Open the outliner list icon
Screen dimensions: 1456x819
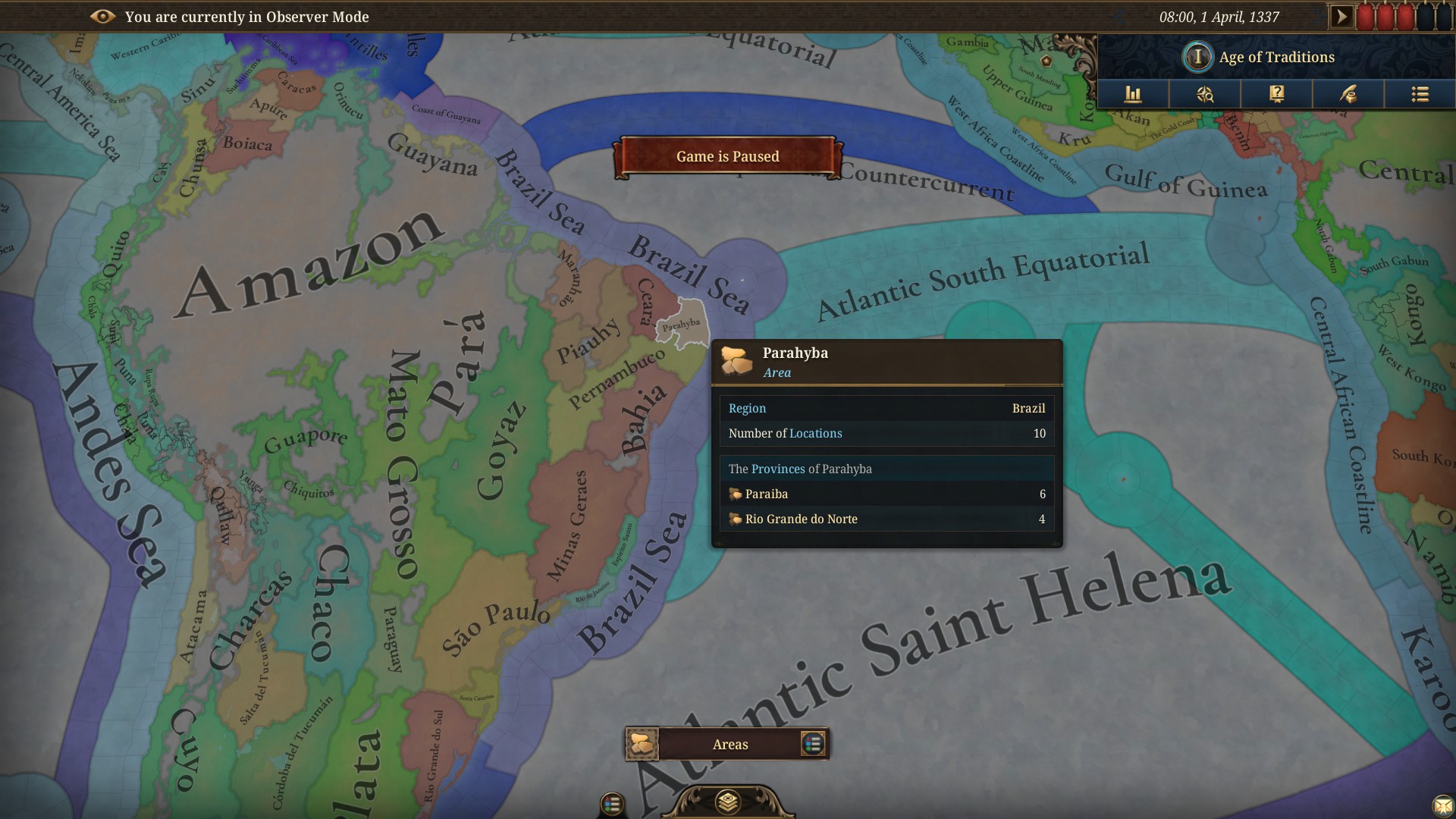click(x=1420, y=94)
